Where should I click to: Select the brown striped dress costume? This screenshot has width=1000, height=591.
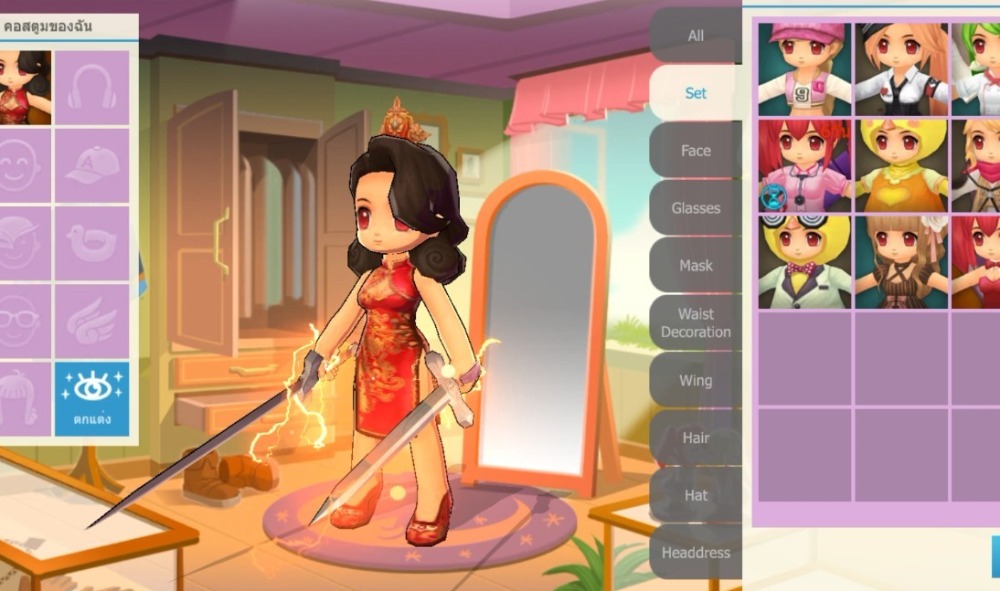pyautogui.click(x=901, y=262)
